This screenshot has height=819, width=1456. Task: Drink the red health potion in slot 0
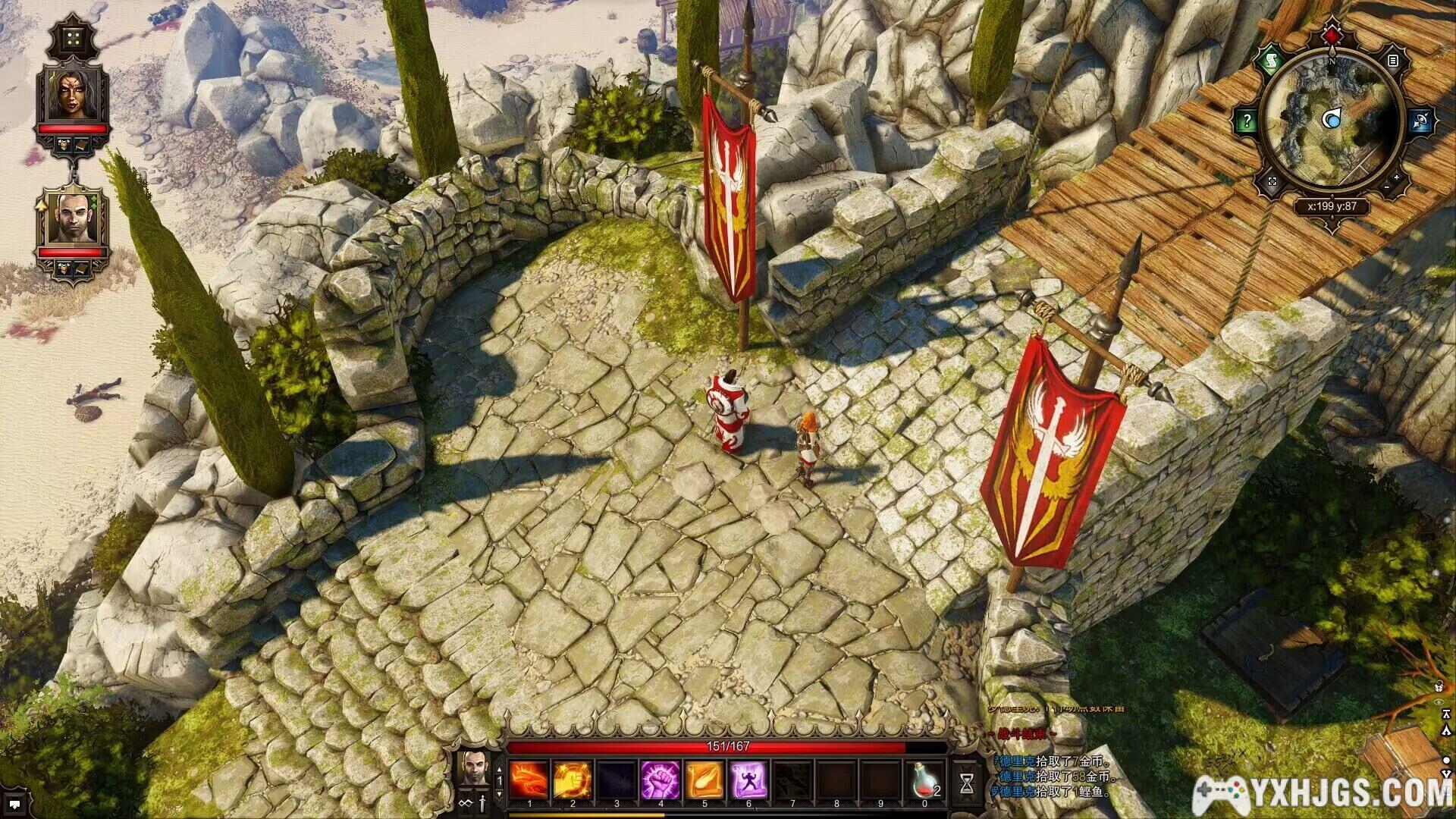pyautogui.click(x=924, y=780)
